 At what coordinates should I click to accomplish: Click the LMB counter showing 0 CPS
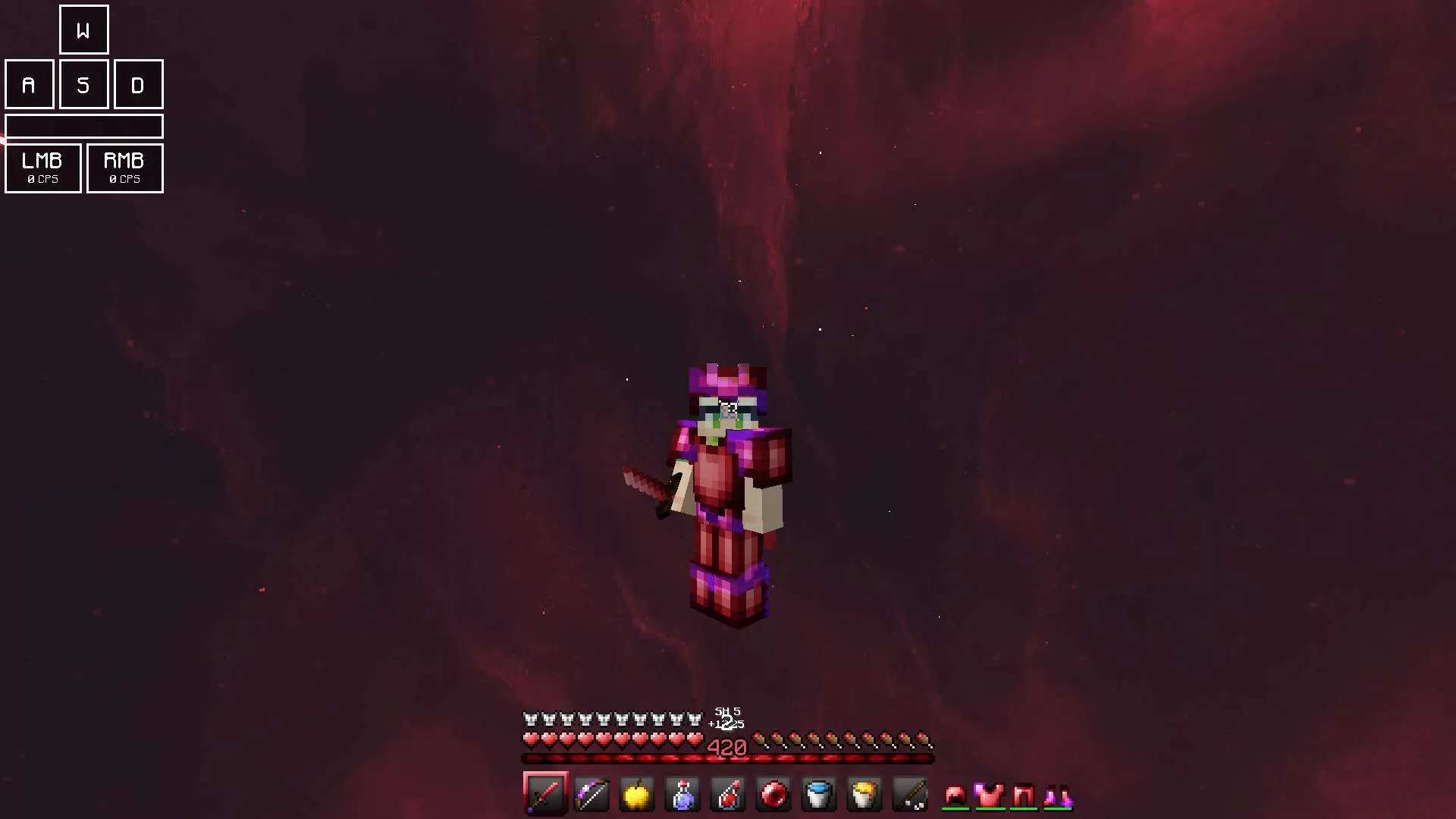point(42,168)
